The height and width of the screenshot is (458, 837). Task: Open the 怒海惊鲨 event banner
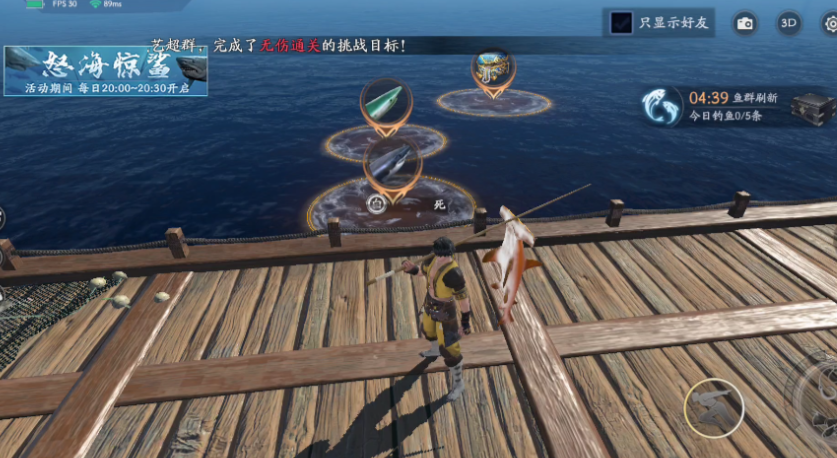pyautogui.click(x=105, y=70)
